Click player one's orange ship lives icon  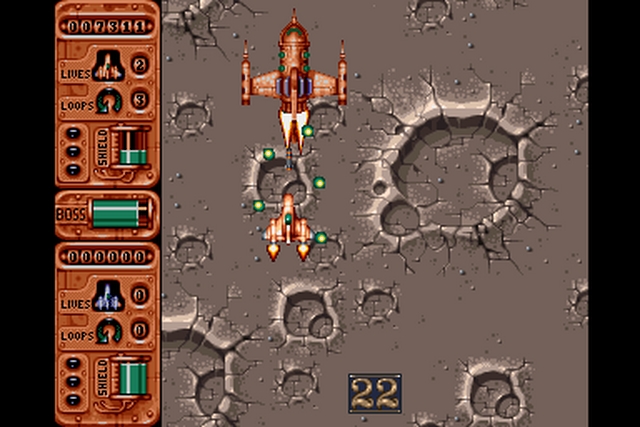coord(107,66)
